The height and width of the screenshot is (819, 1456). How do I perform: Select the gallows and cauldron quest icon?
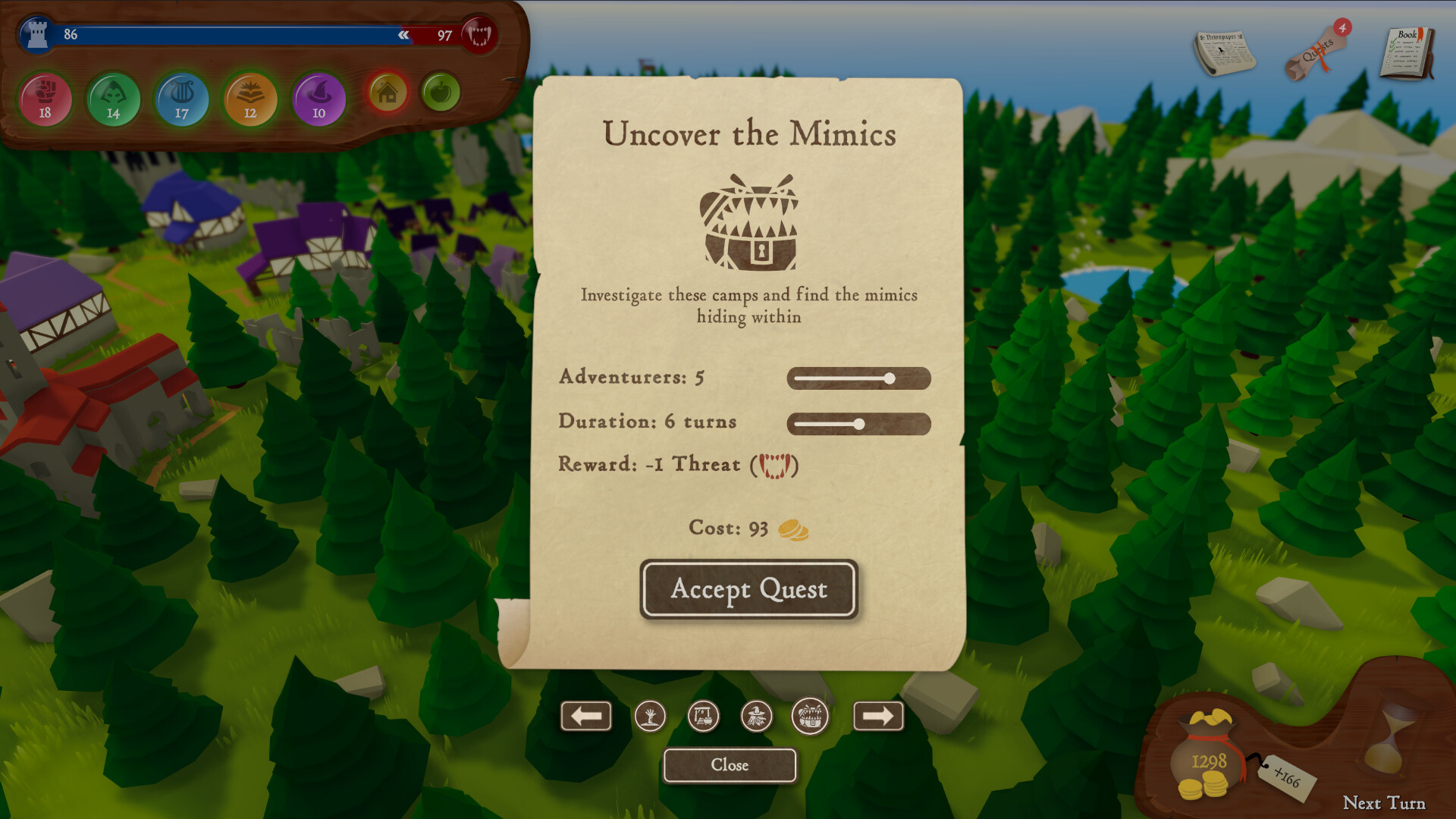point(703,716)
